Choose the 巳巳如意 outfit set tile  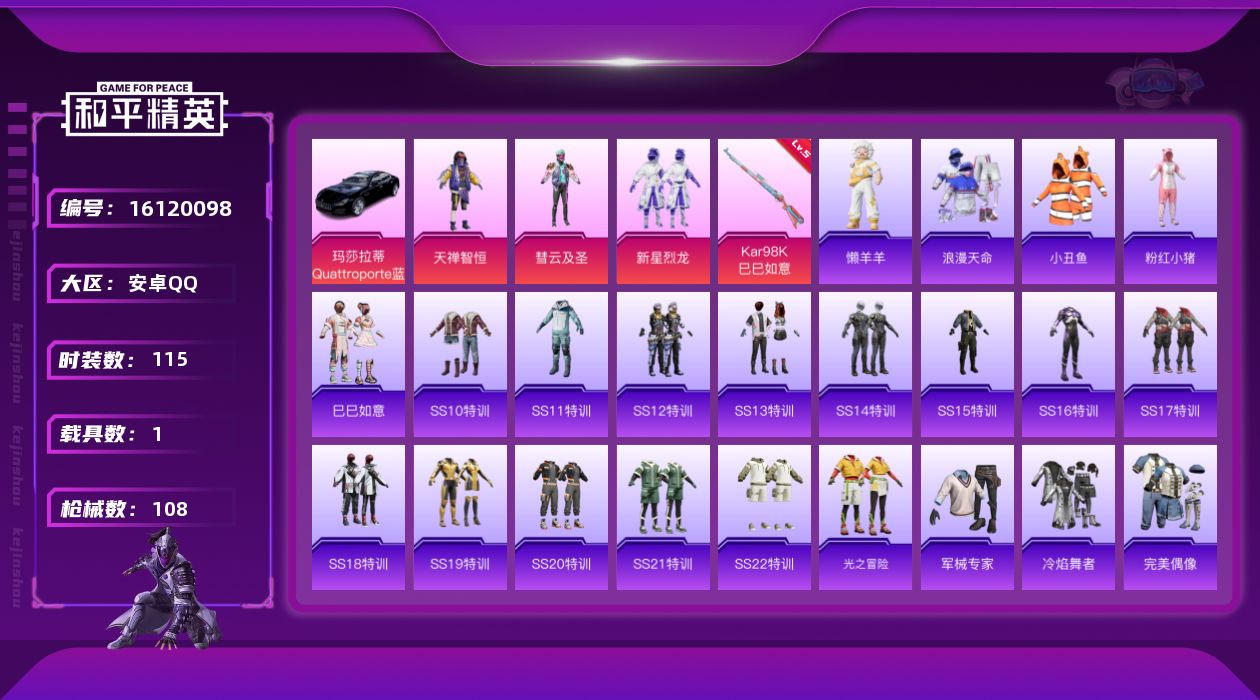358,364
